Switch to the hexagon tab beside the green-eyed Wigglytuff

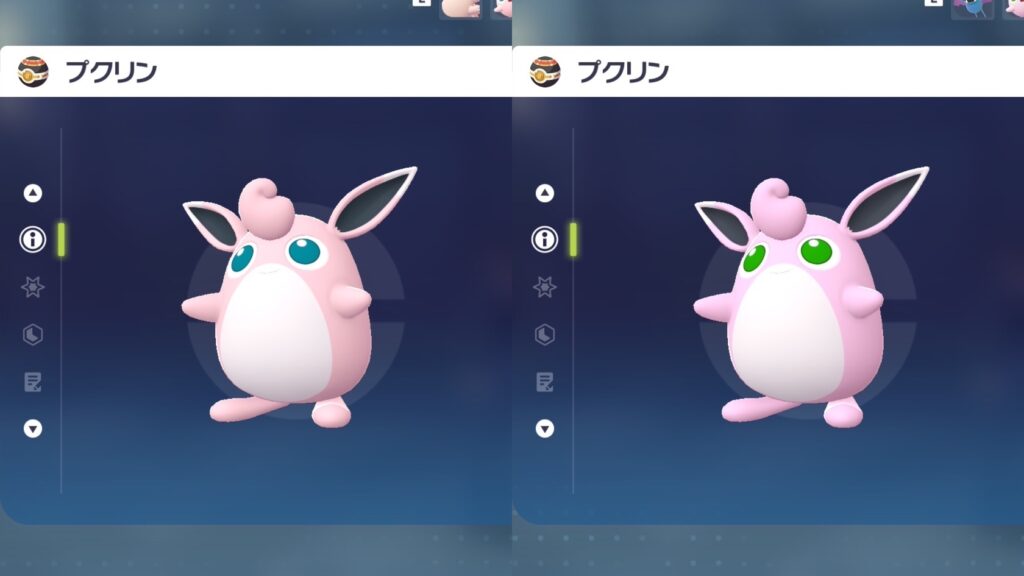coord(545,334)
